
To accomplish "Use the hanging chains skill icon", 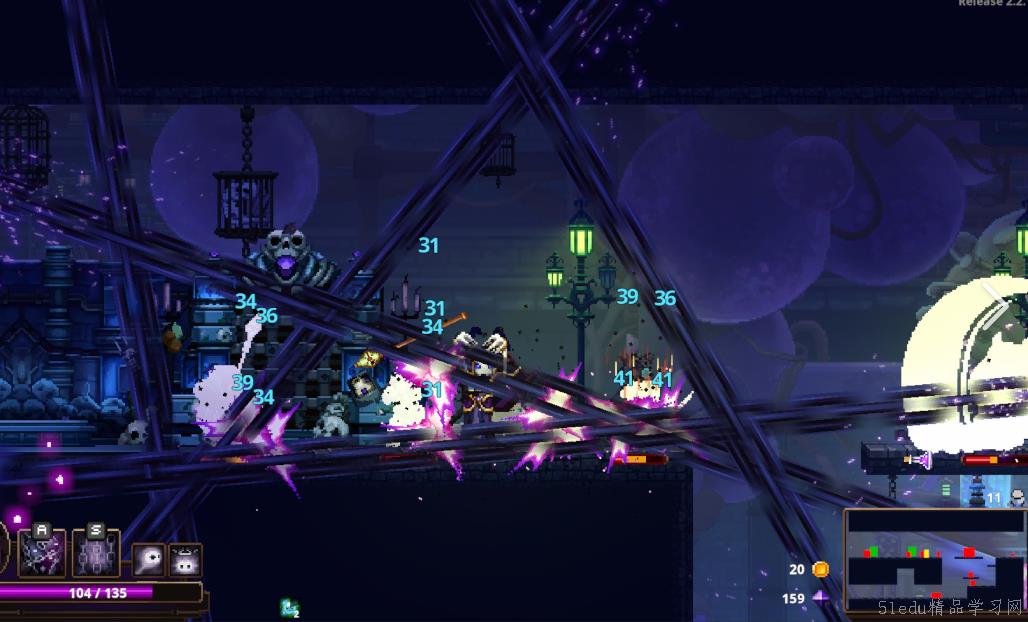I will pos(96,554).
